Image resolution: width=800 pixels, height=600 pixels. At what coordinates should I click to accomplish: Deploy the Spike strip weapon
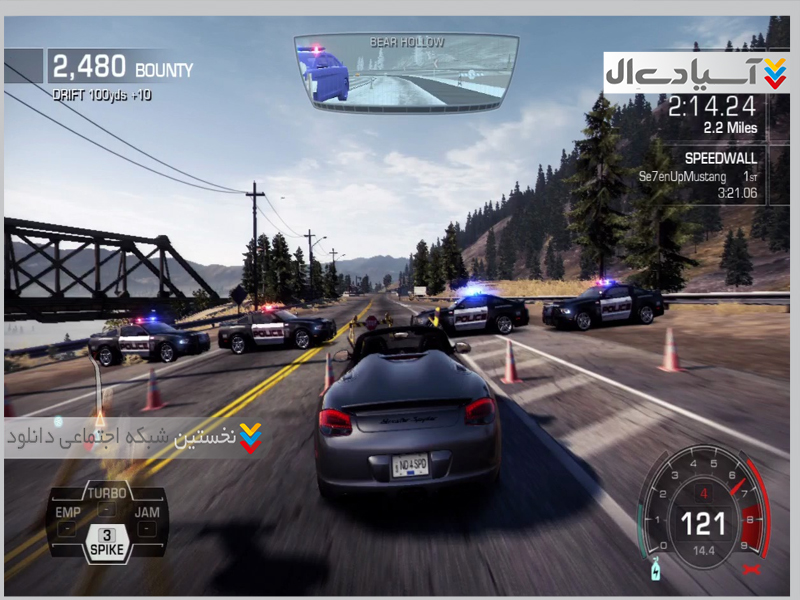point(107,543)
